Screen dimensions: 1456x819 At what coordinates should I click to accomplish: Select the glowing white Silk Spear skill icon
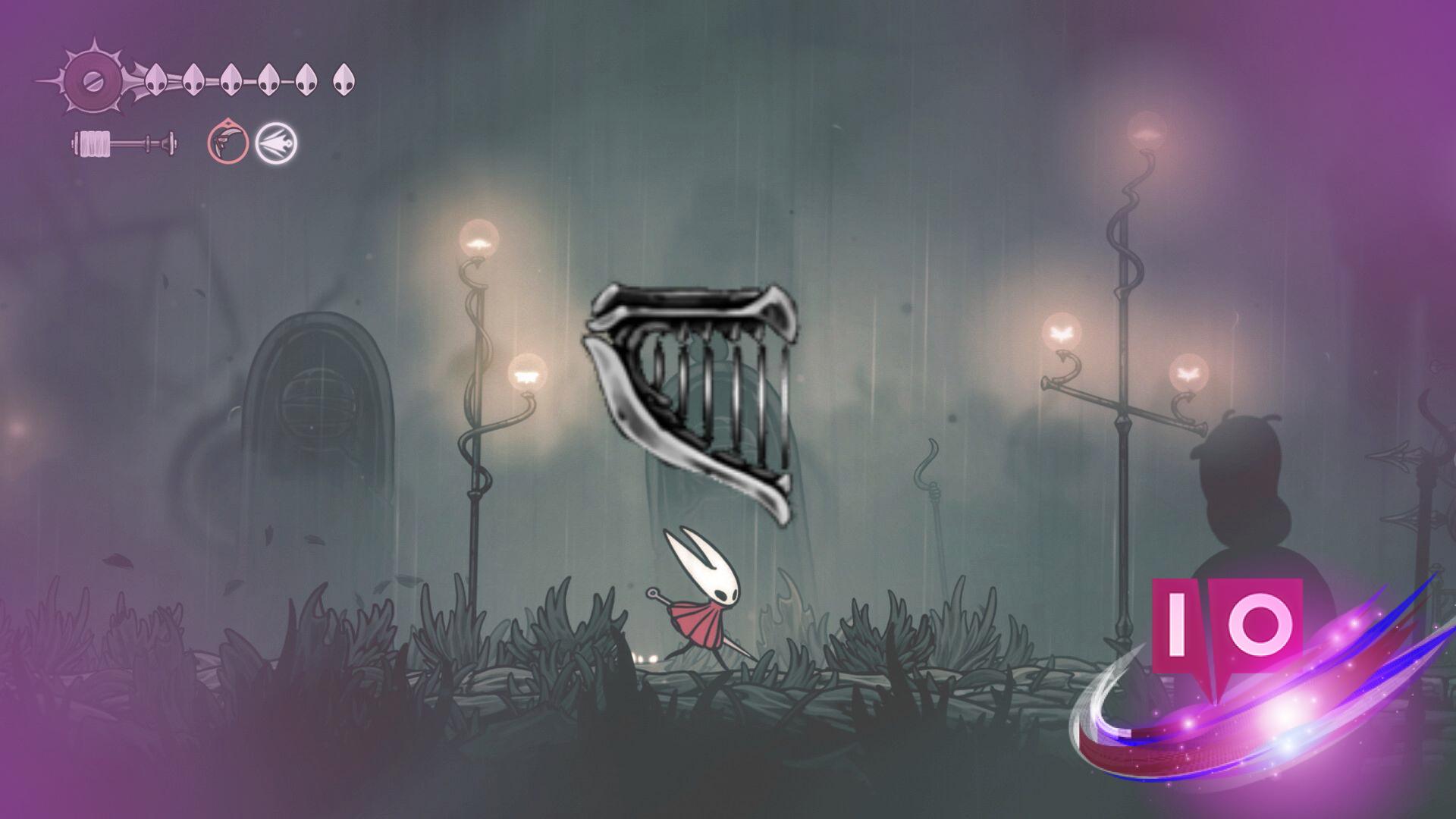click(275, 140)
